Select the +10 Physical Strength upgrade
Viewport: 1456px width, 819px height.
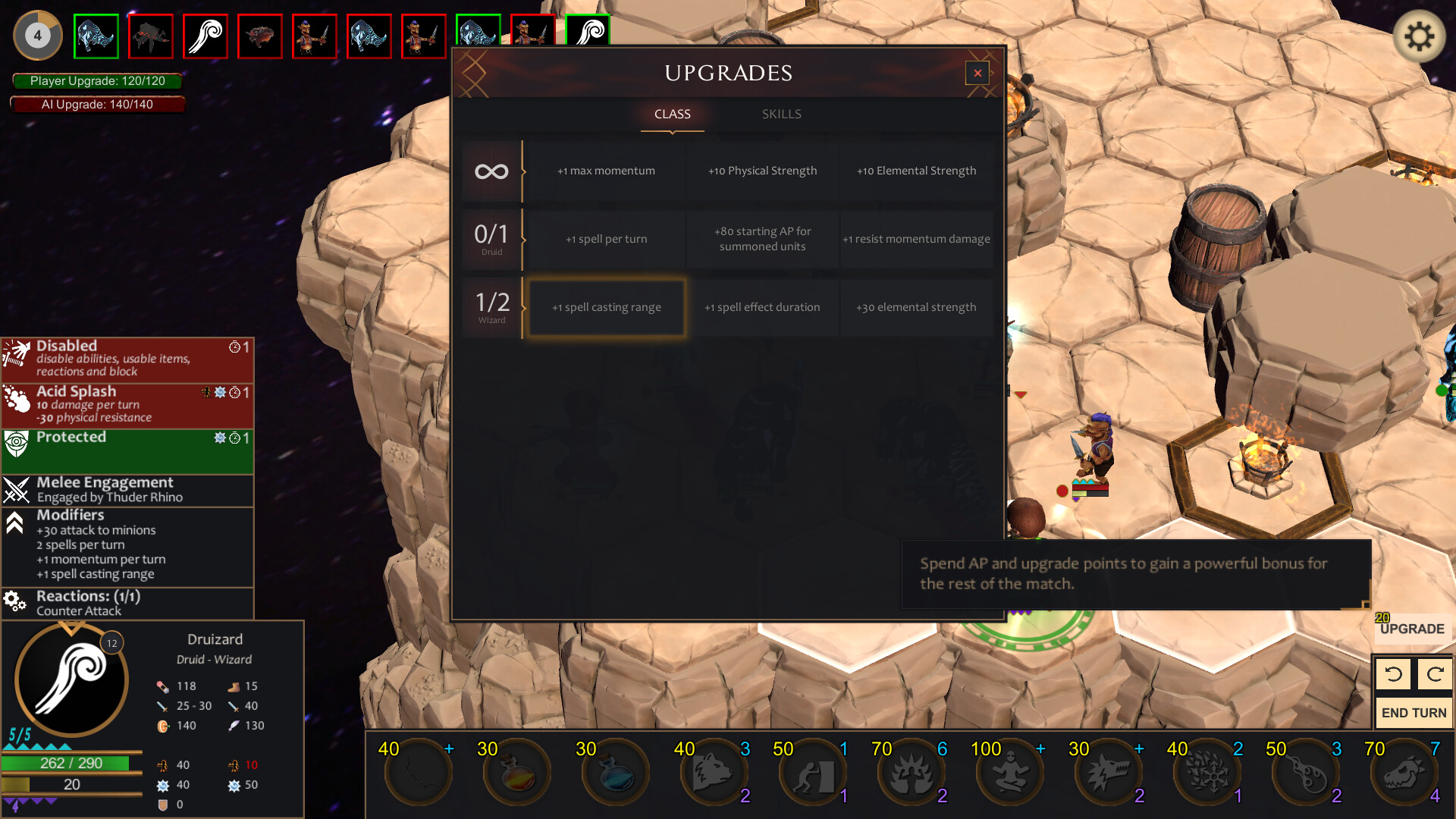tap(762, 171)
